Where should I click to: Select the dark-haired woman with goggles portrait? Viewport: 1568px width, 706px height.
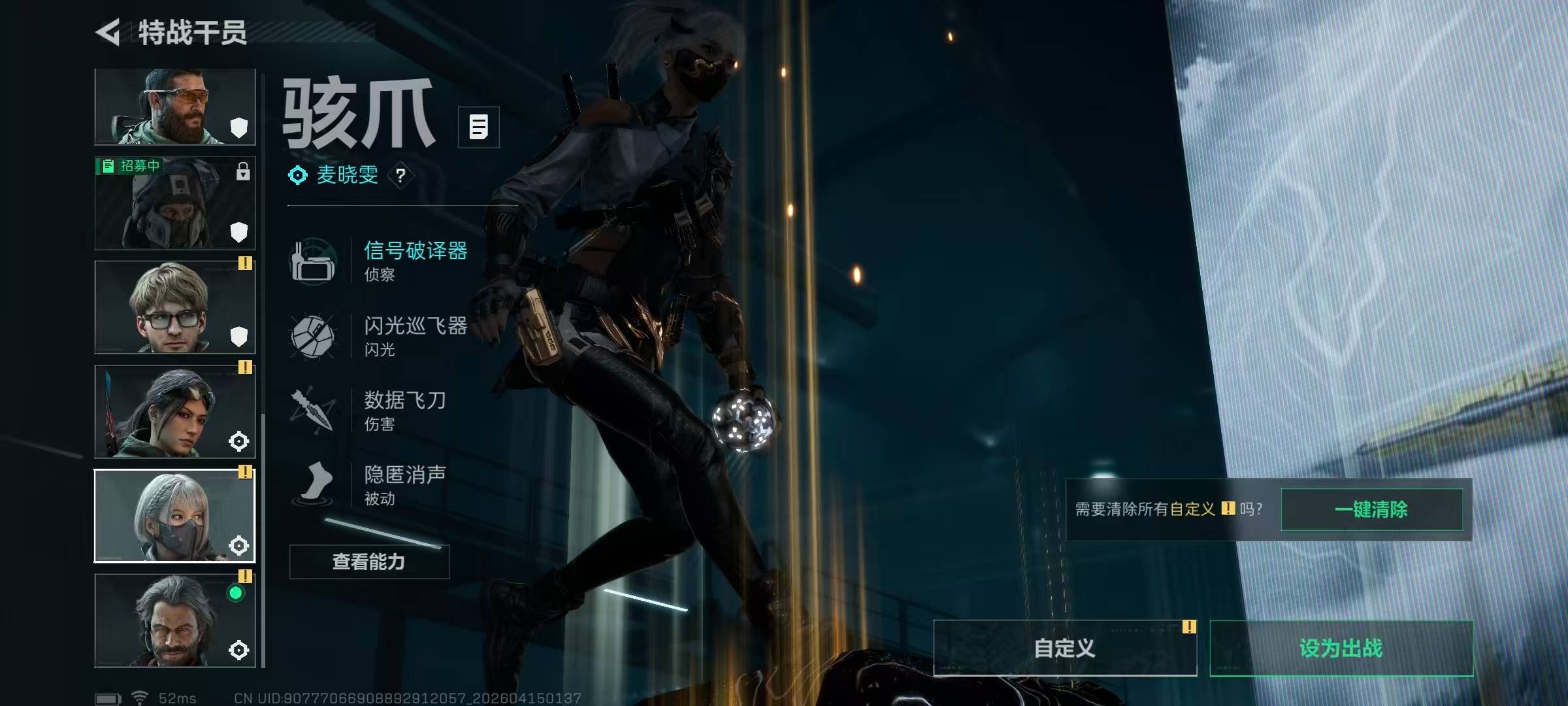(x=174, y=412)
